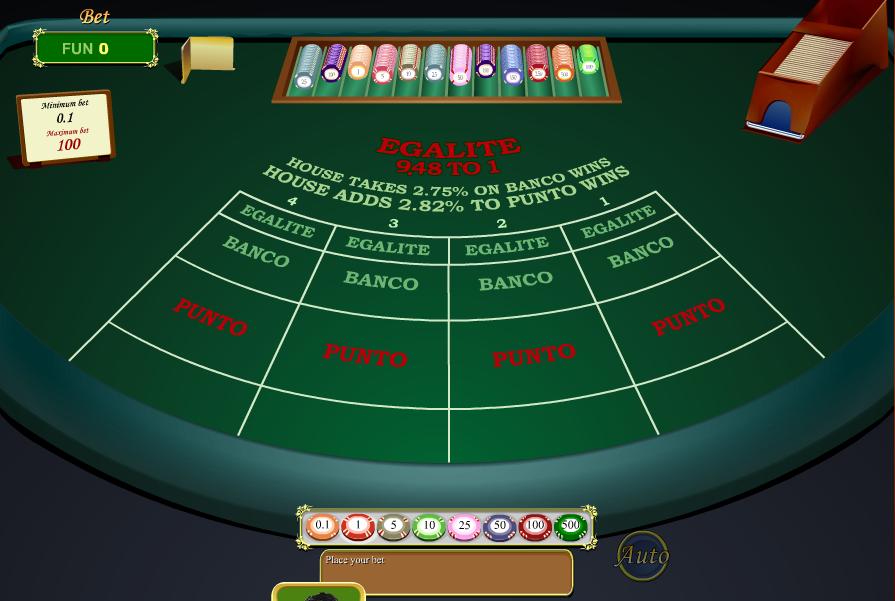The width and height of the screenshot is (895, 601).
Task: Bet on Egalite at seat 1
Action: [x=617, y=222]
